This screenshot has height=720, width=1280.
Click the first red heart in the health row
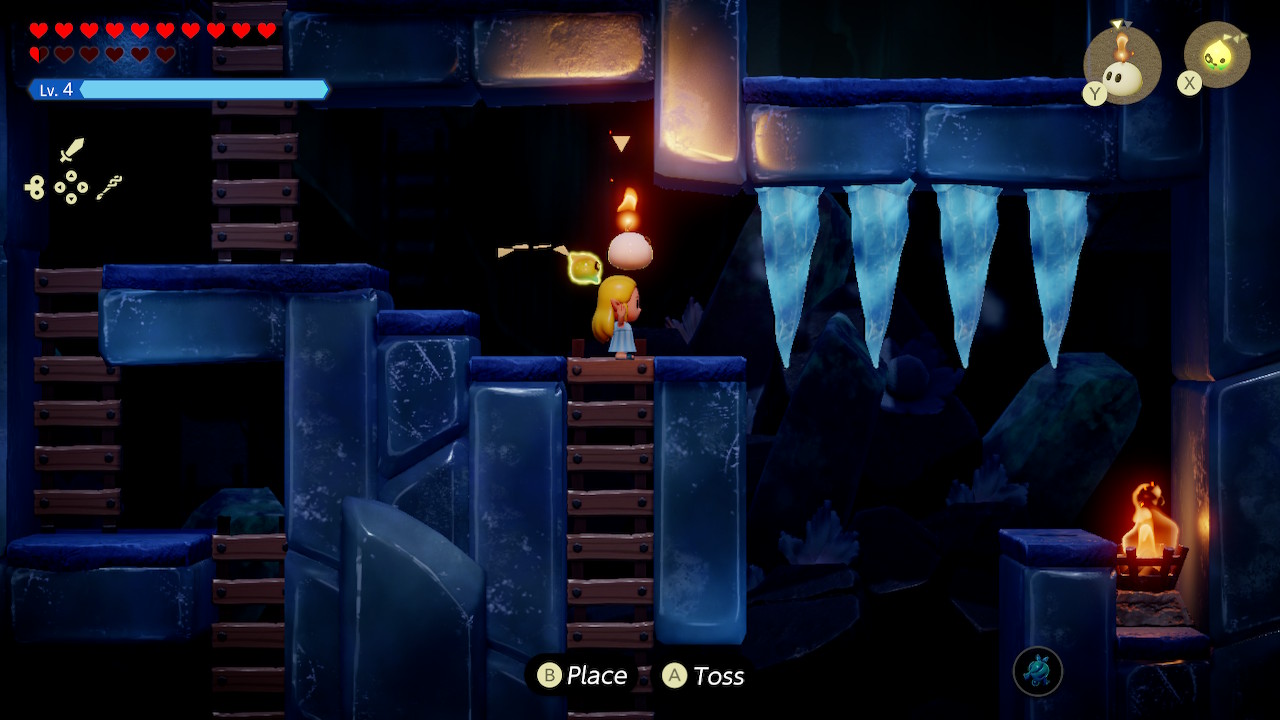(38, 28)
